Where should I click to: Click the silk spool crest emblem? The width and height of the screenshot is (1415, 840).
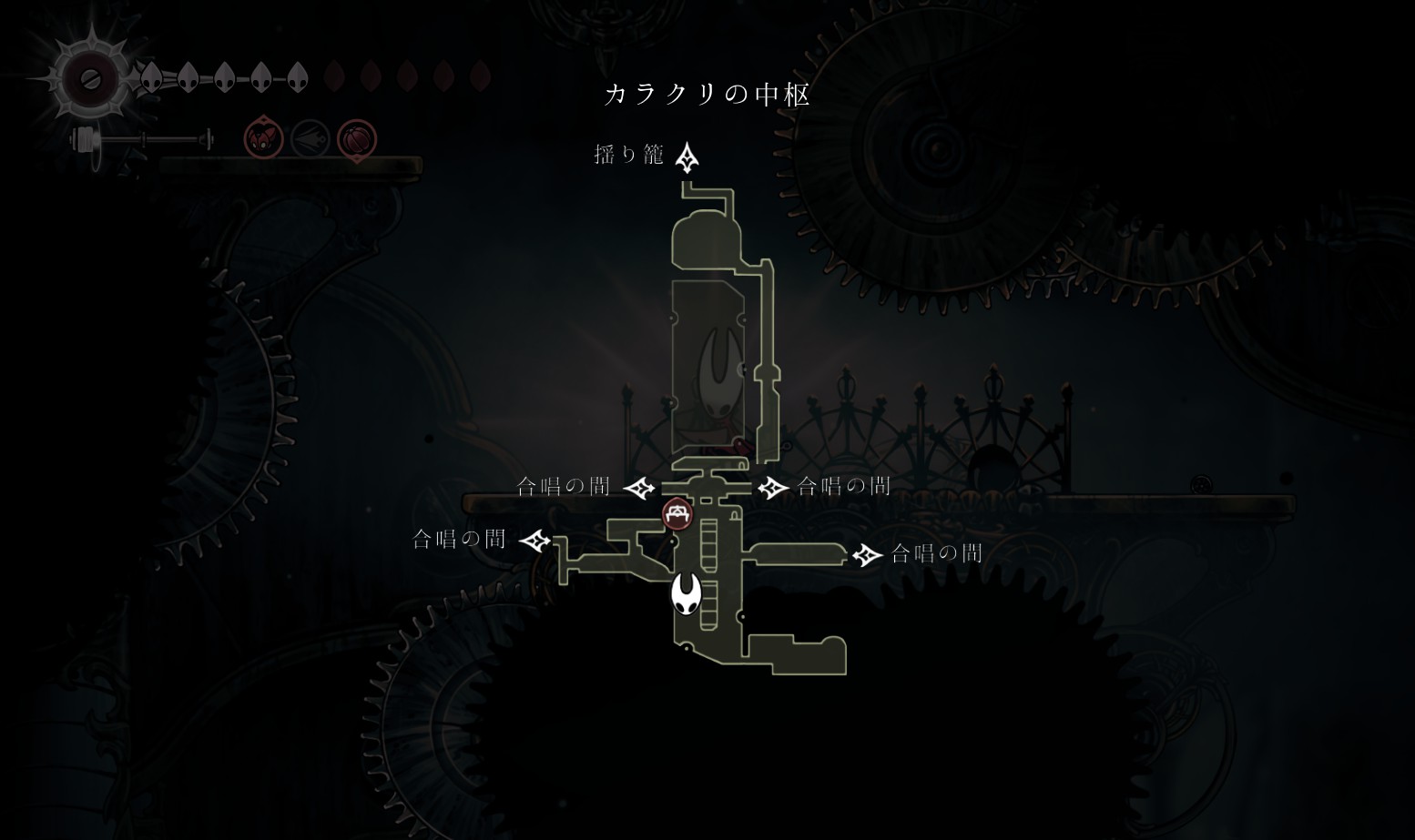[x=90, y=80]
